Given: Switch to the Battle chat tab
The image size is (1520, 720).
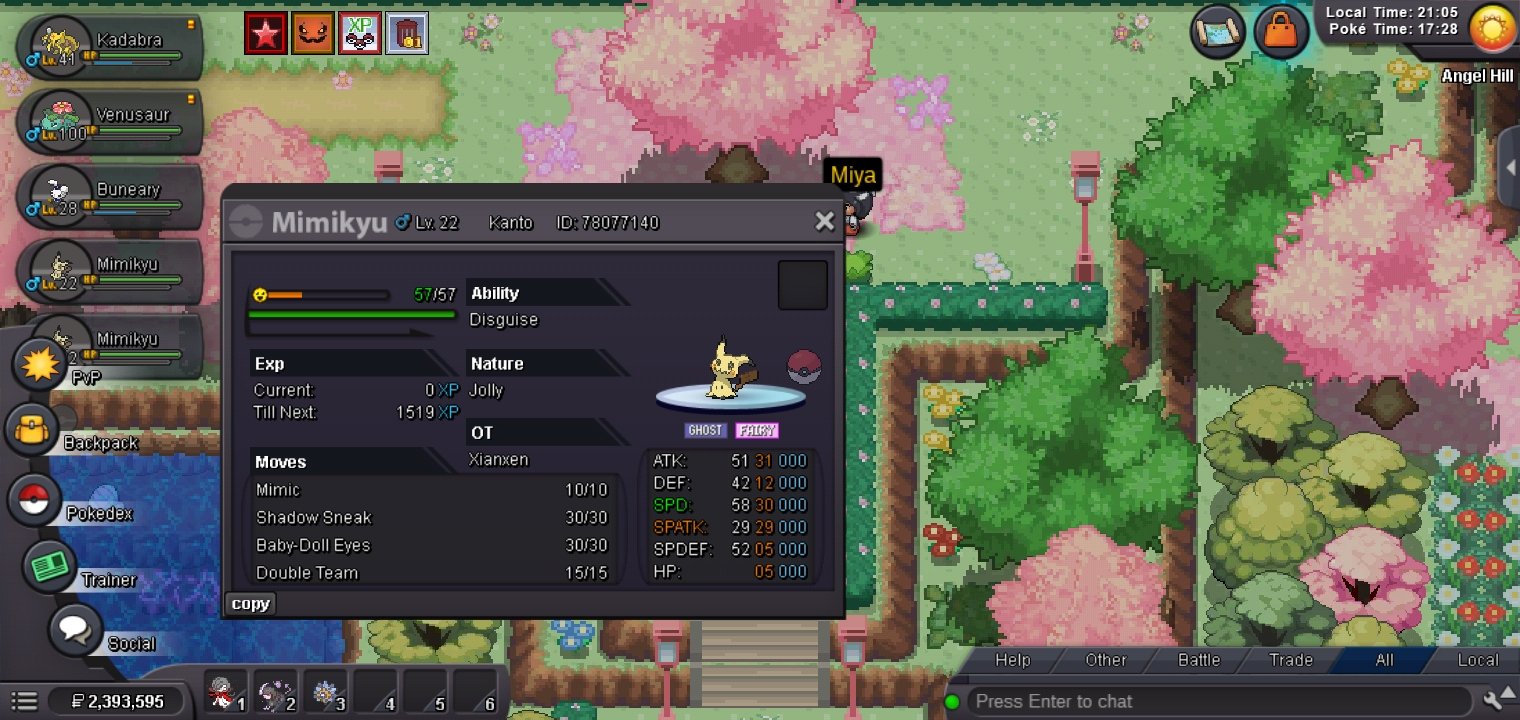Looking at the screenshot, I should [1198, 660].
